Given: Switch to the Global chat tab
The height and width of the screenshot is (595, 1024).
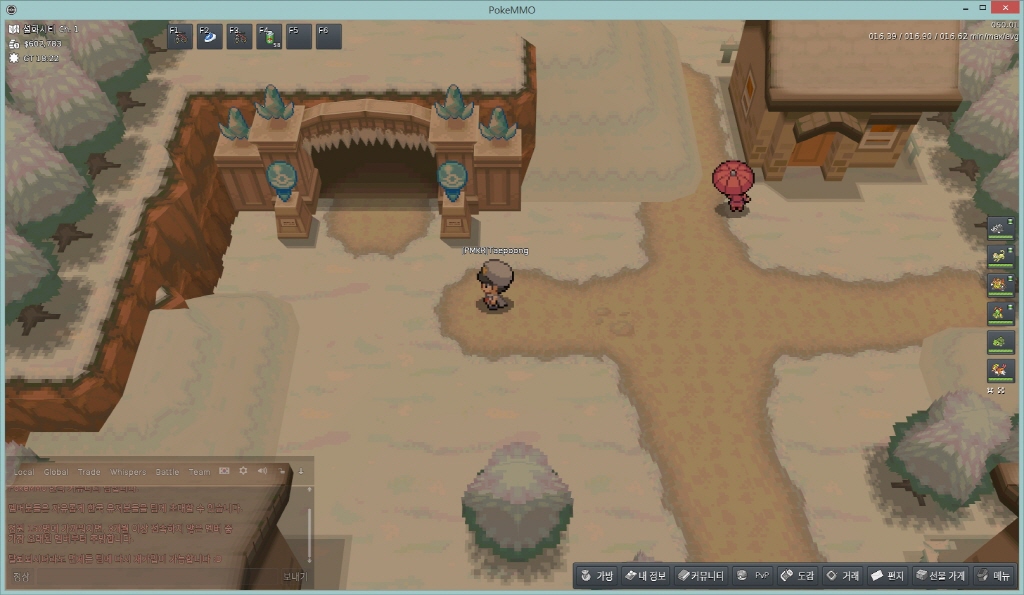Looking at the screenshot, I should click(x=56, y=471).
